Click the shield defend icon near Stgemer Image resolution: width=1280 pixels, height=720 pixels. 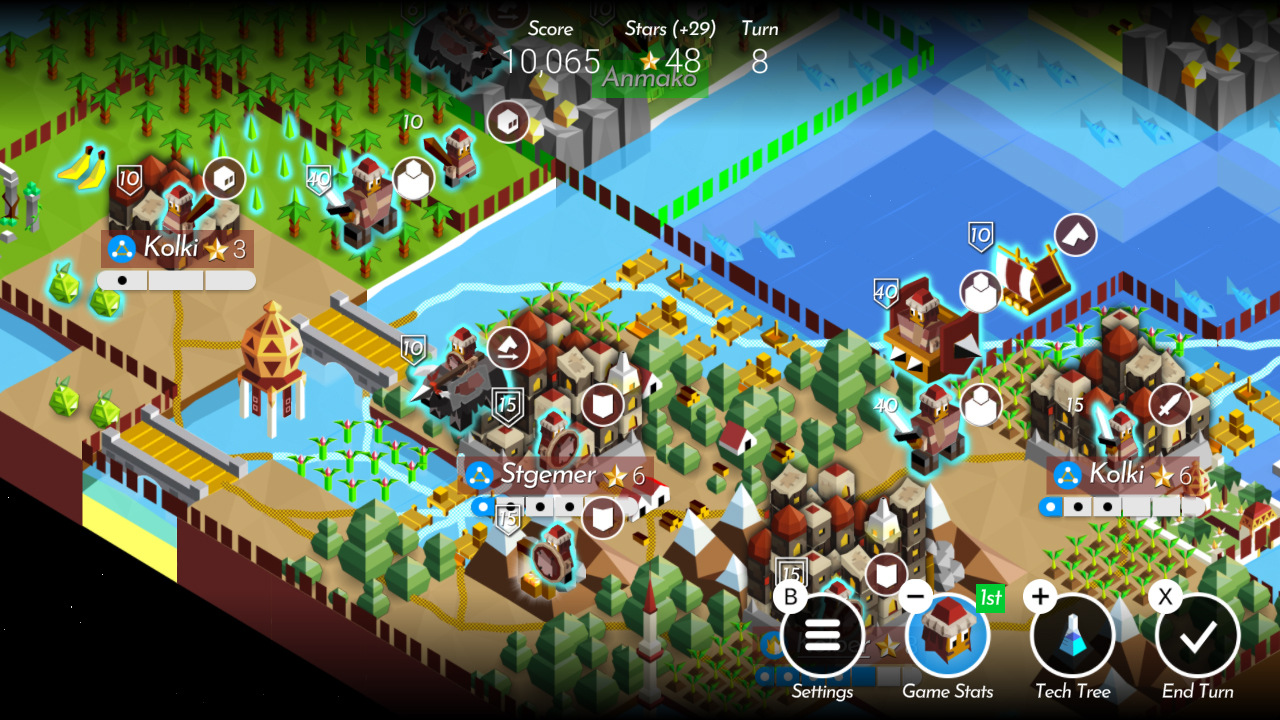(x=601, y=405)
